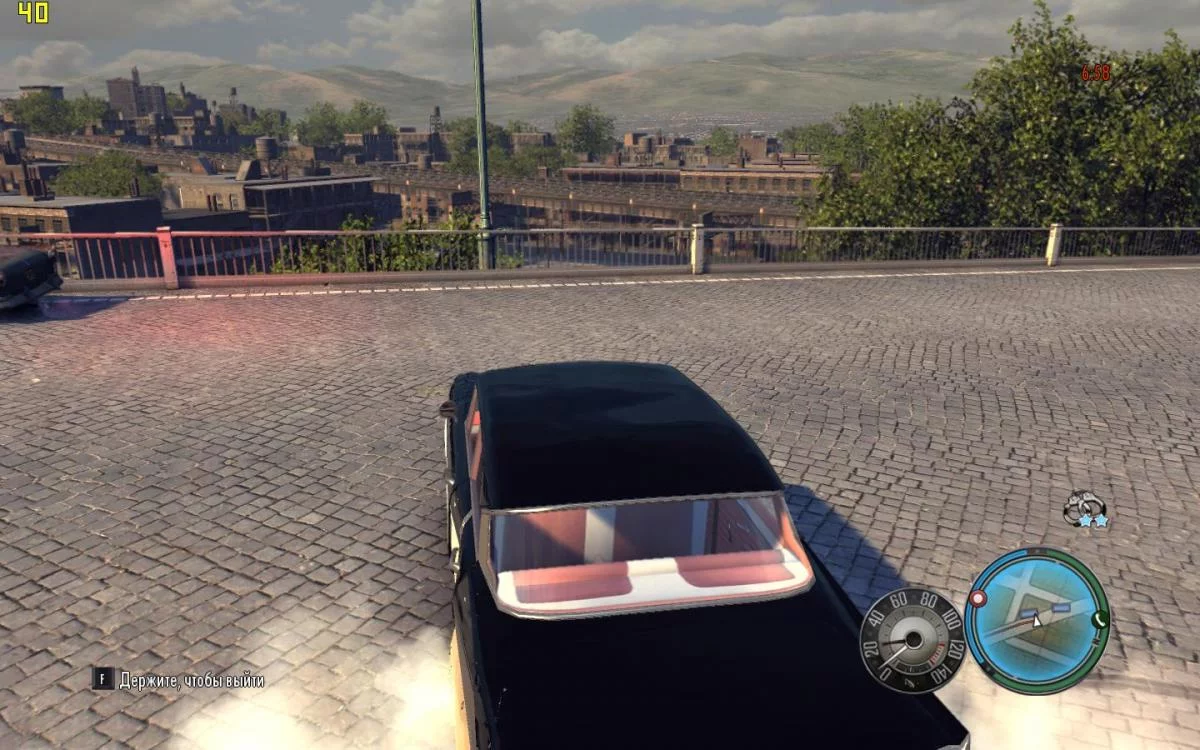The width and height of the screenshot is (1200, 750).
Task: Click the white player arrow on the minimap
Action: pos(1037,620)
